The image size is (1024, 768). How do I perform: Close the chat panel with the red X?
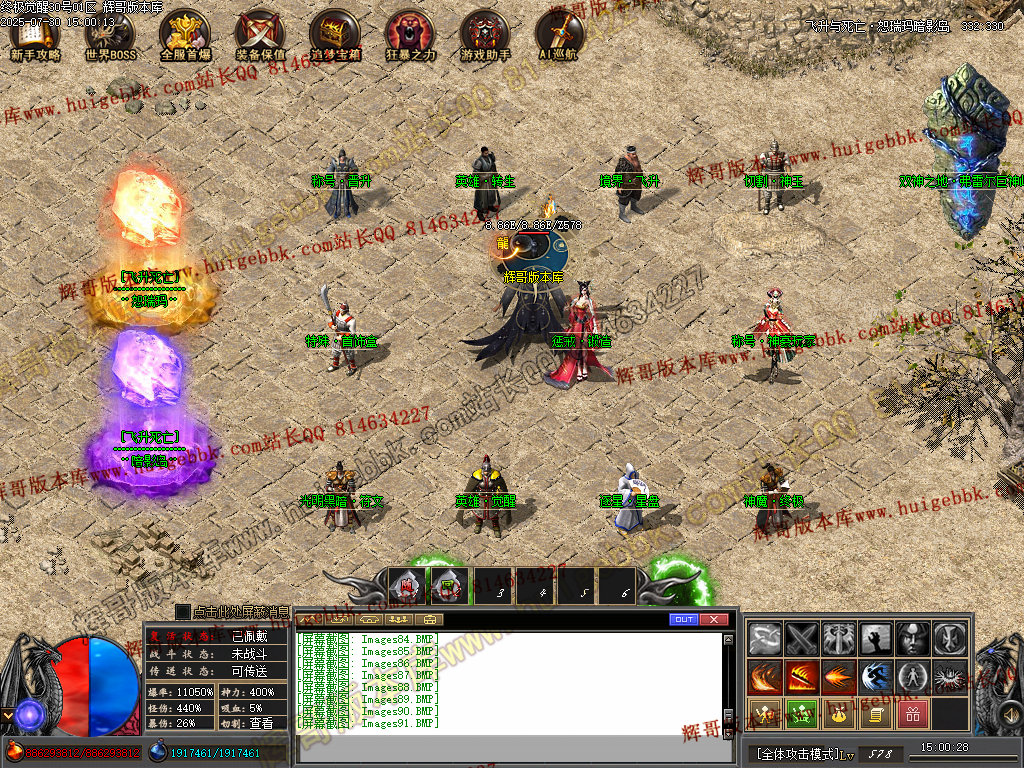(713, 620)
